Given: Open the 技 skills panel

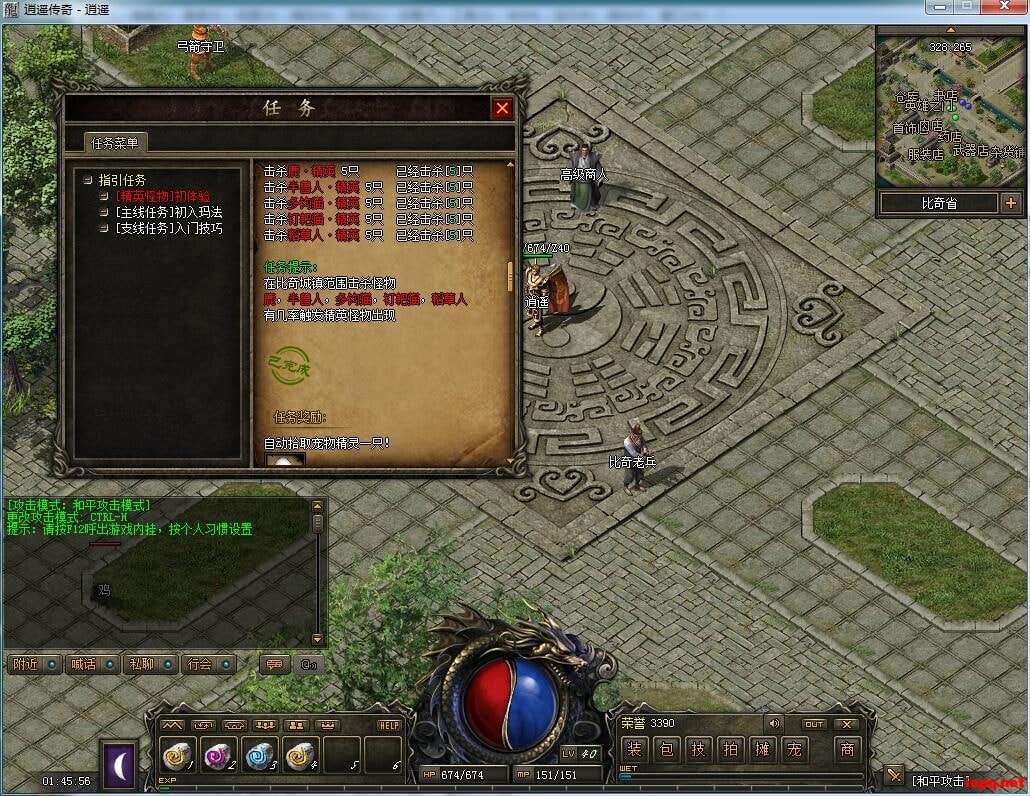Looking at the screenshot, I should tap(698, 749).
